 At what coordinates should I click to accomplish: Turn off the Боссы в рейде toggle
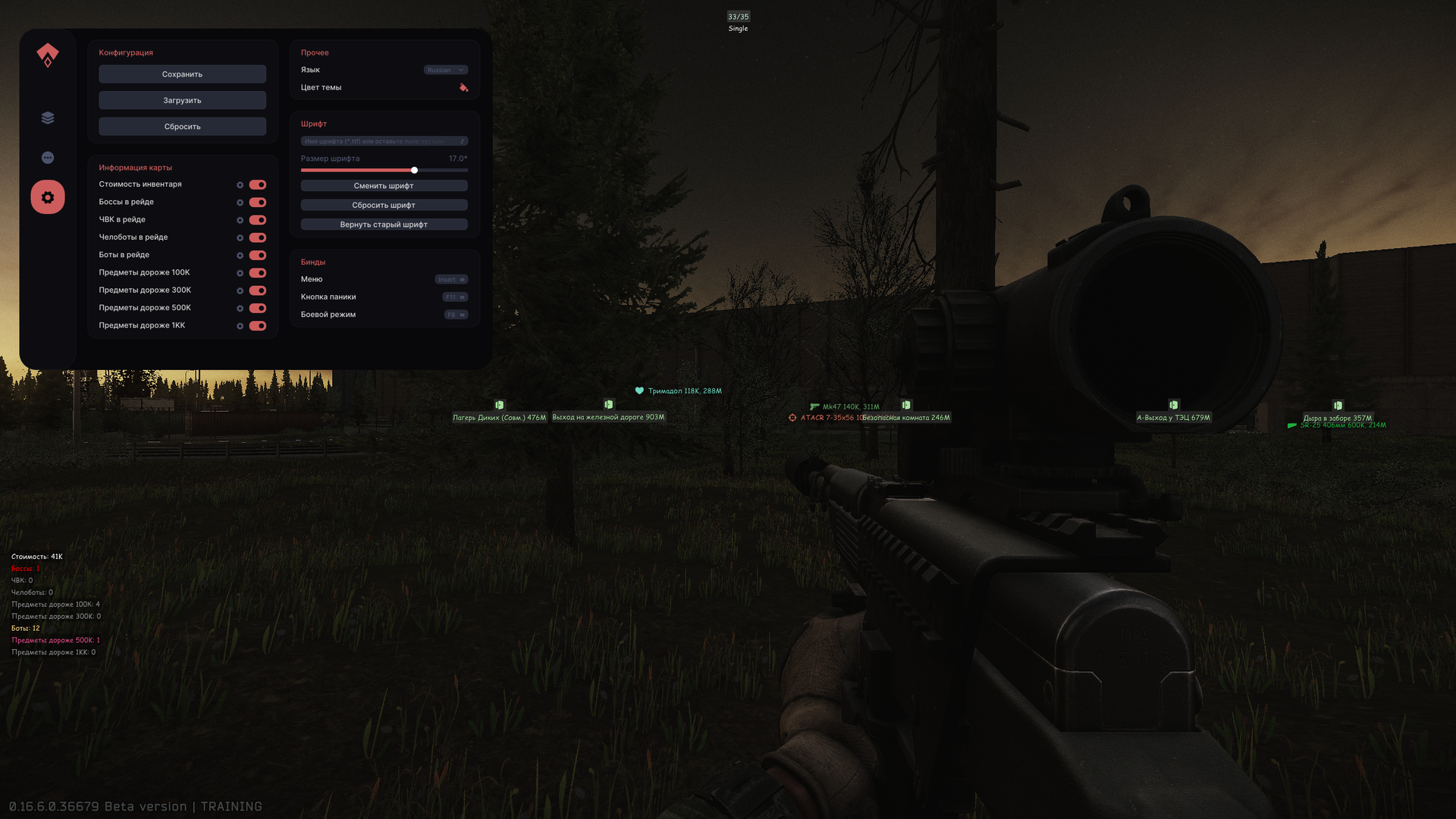point(258,202)
